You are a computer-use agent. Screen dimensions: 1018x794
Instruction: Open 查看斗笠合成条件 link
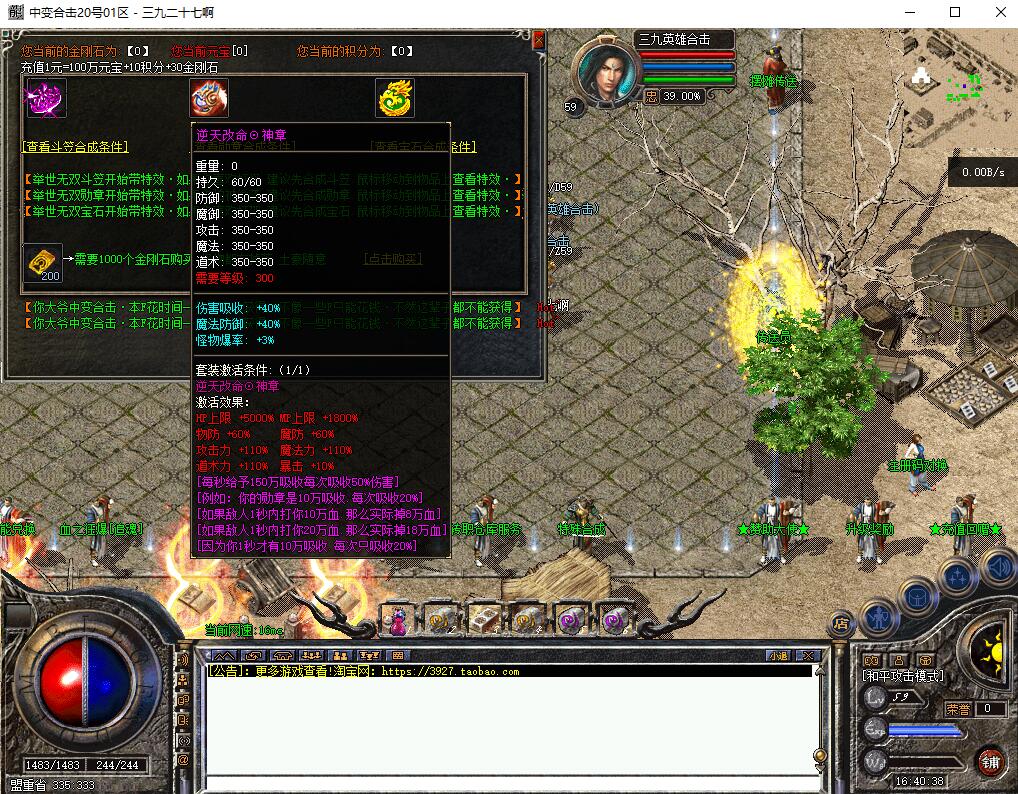tap(76, 146)
